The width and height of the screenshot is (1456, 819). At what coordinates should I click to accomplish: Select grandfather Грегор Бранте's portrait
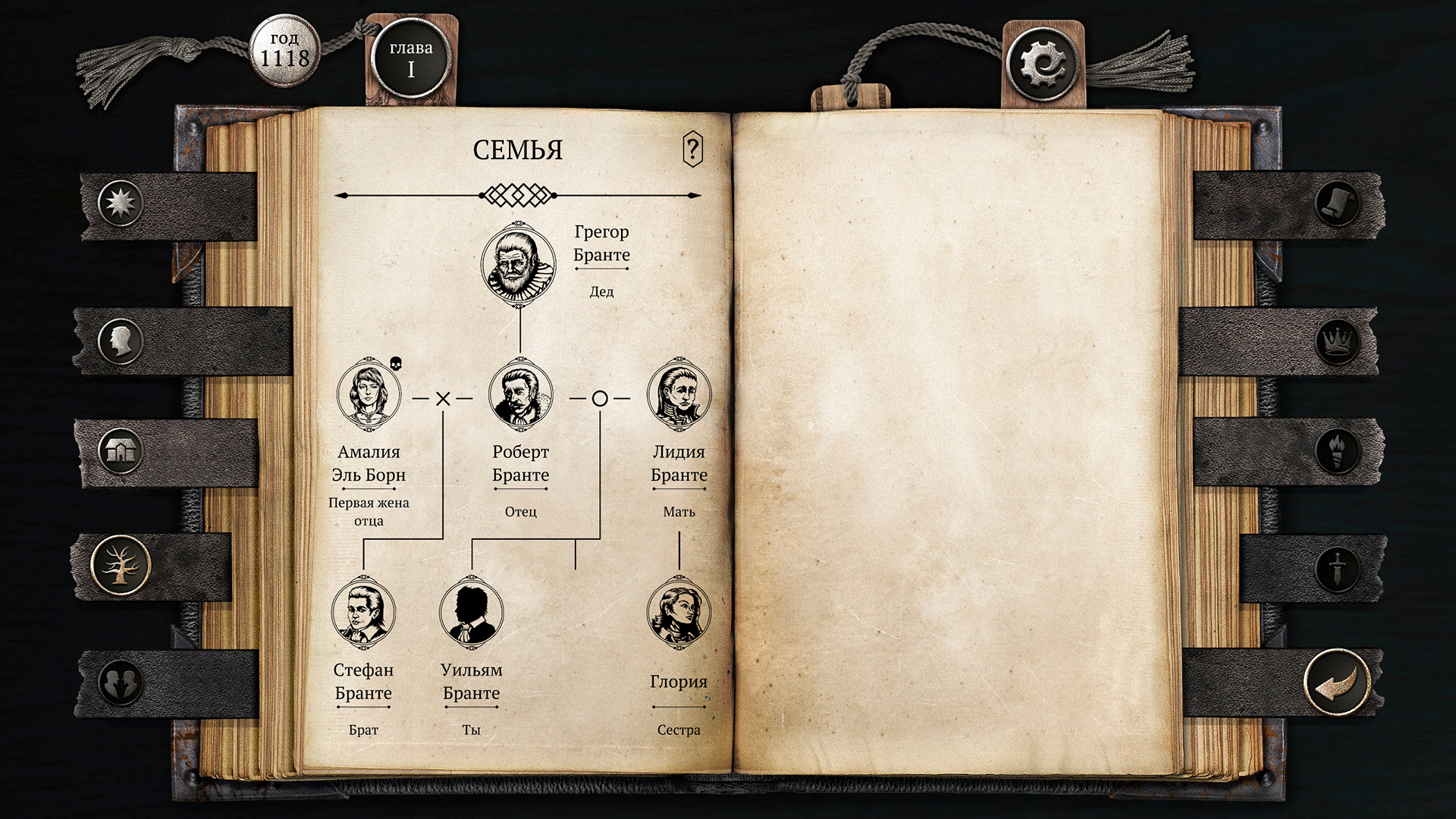pyautogui.click(x=520, y=264)
